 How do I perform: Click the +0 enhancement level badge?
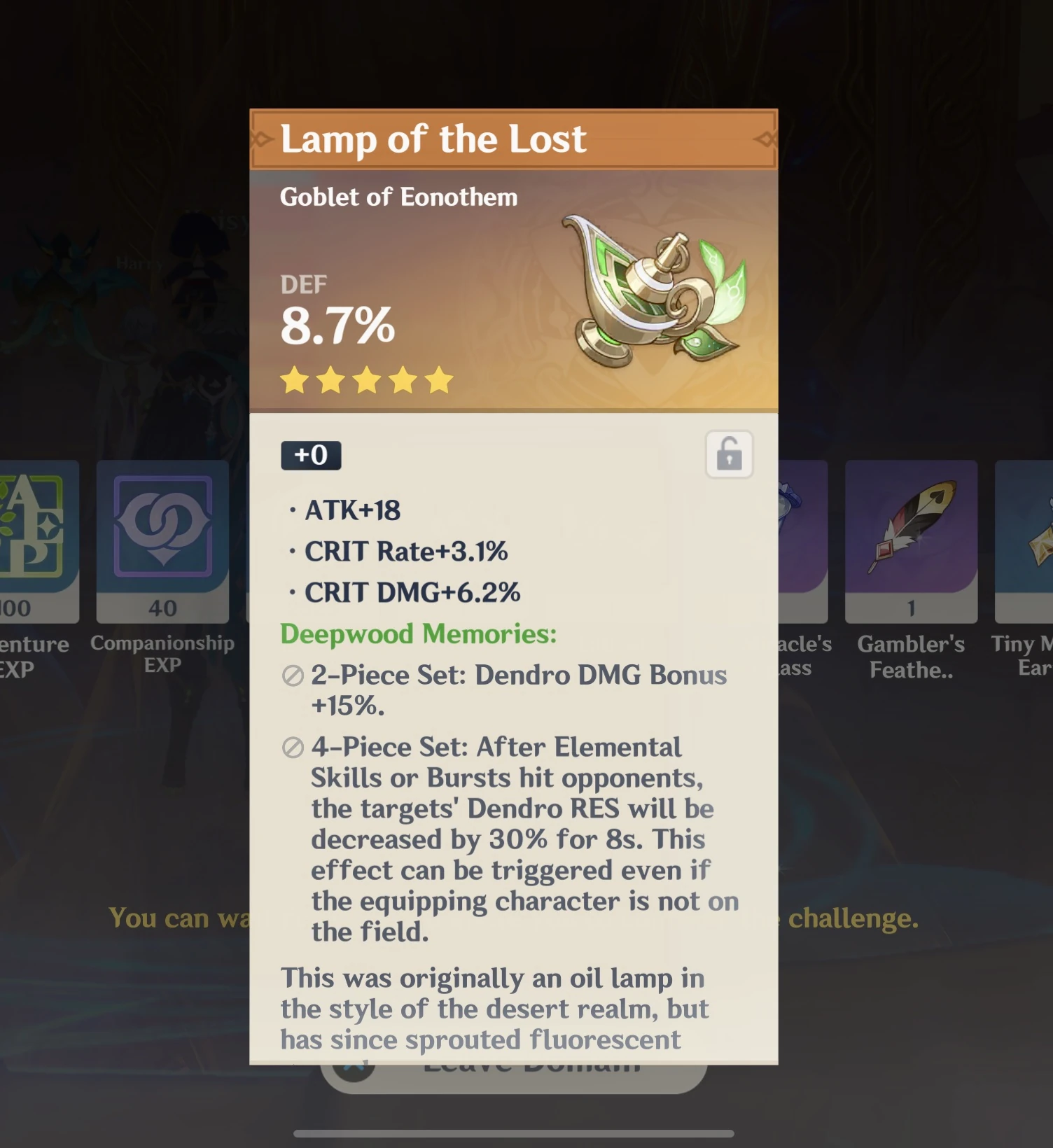(310, 454)
